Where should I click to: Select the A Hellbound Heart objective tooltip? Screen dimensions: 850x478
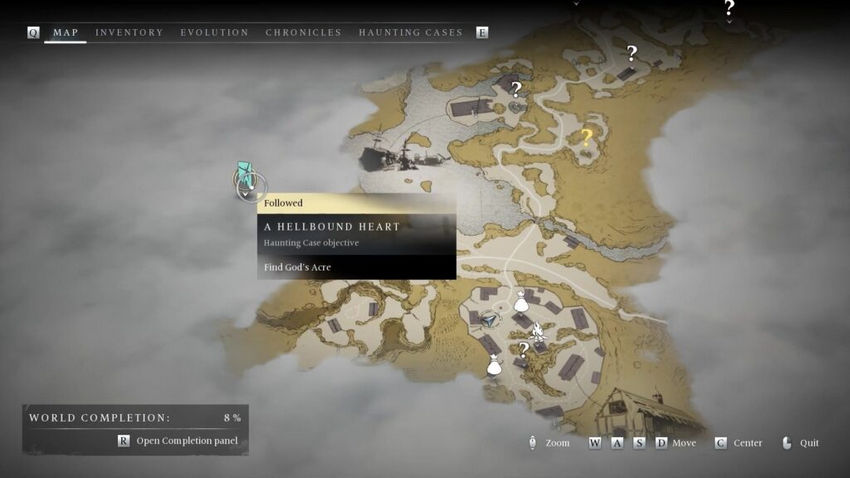pos(356,236)
